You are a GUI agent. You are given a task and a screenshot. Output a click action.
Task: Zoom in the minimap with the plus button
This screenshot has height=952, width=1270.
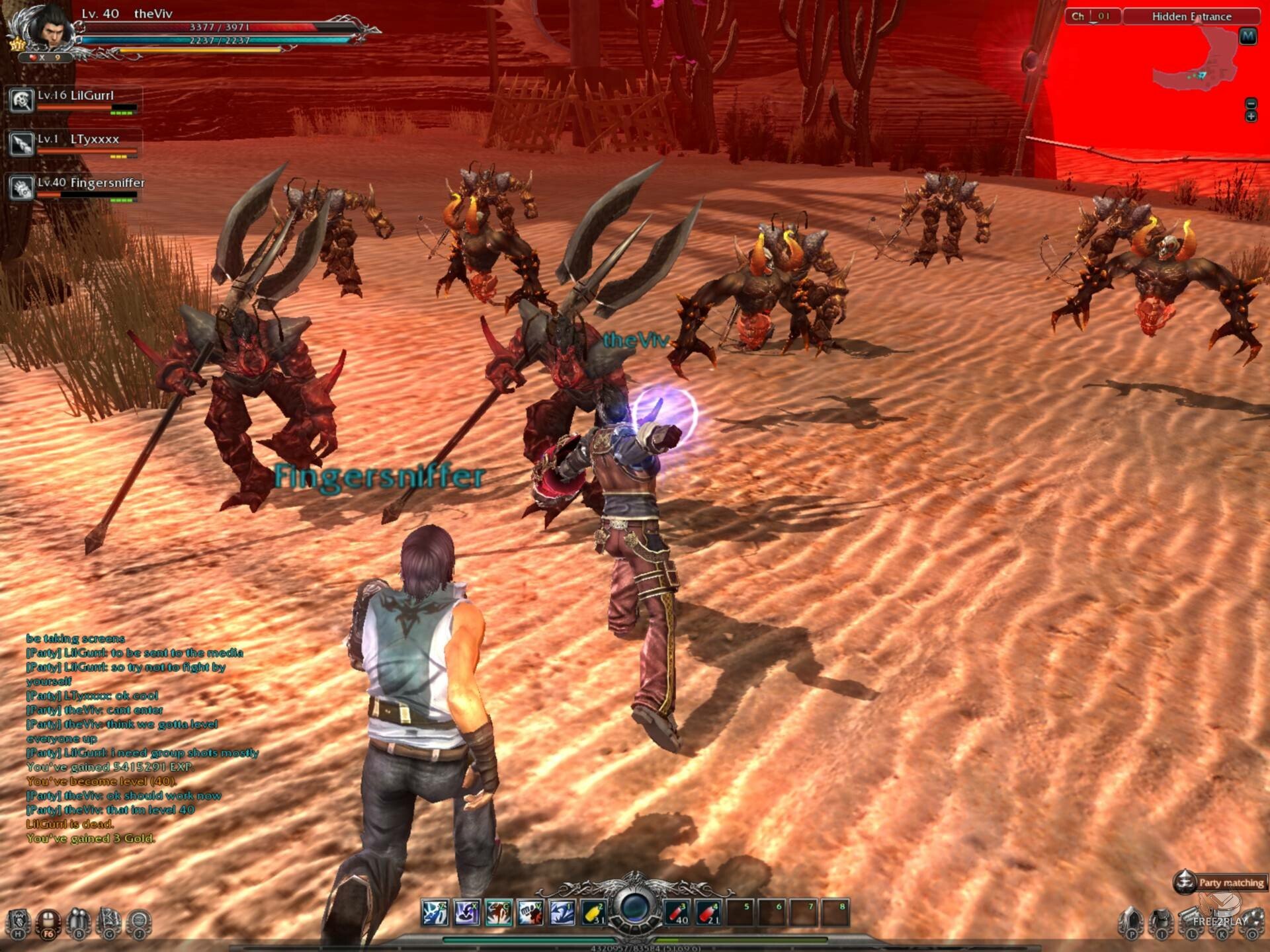[x=1251, y=117]
